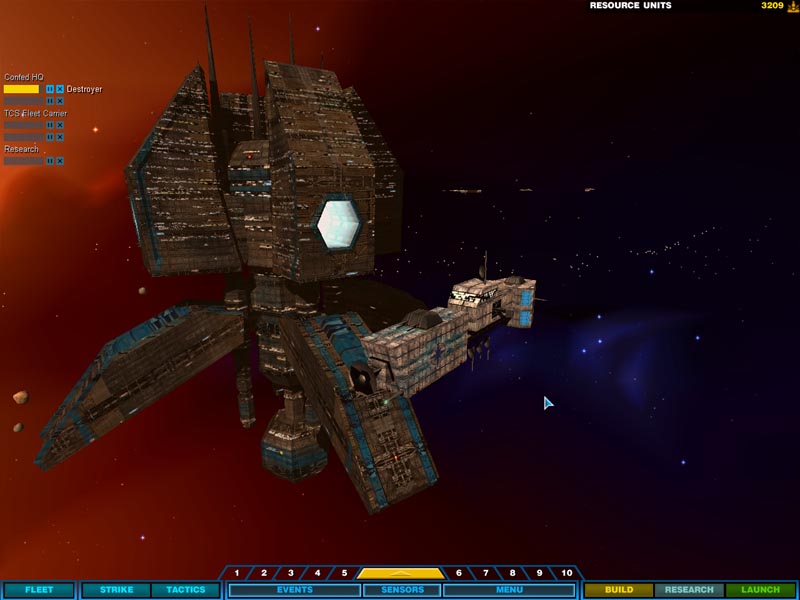The width and height of the screenshot is (800, 600).
Task: Open the Sensors manager view
Action: tap(400, 590)
